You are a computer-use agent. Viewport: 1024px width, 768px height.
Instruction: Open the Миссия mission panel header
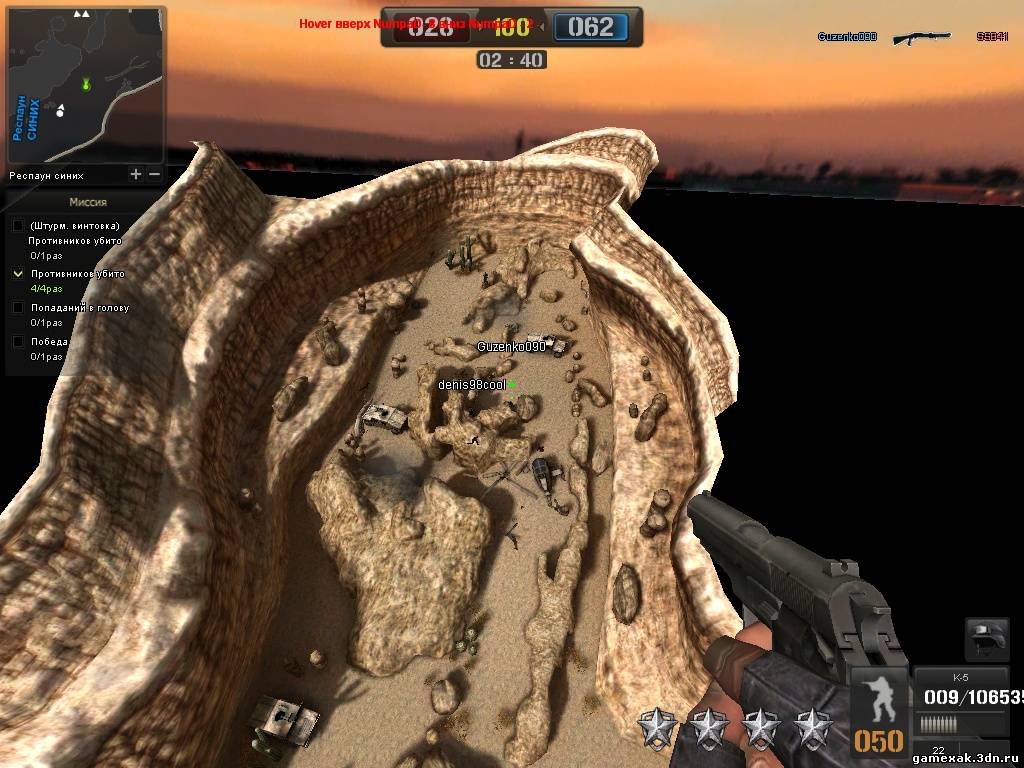pos(88,201)
